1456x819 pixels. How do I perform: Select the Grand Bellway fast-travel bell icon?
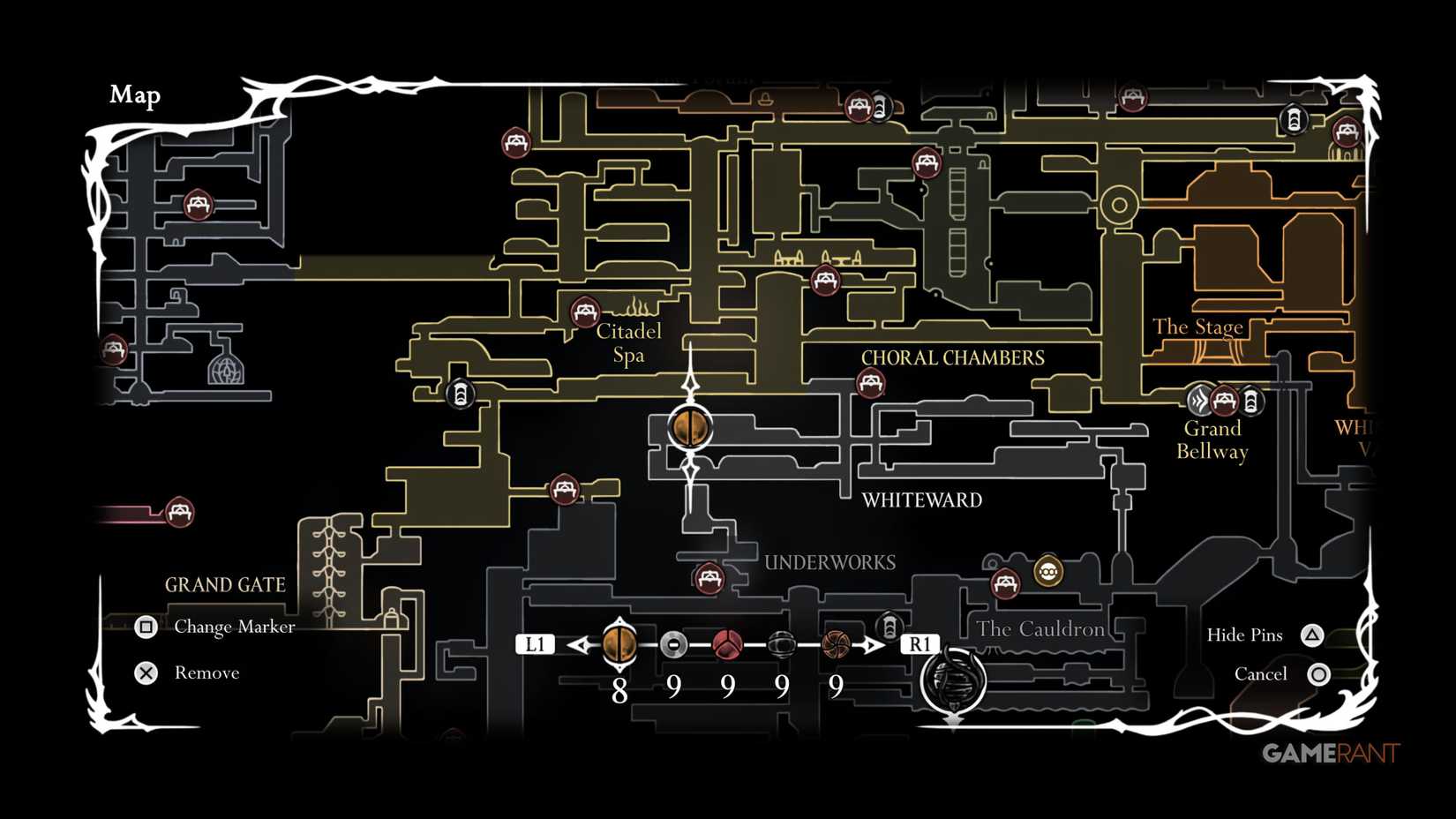click(1197, 402)
